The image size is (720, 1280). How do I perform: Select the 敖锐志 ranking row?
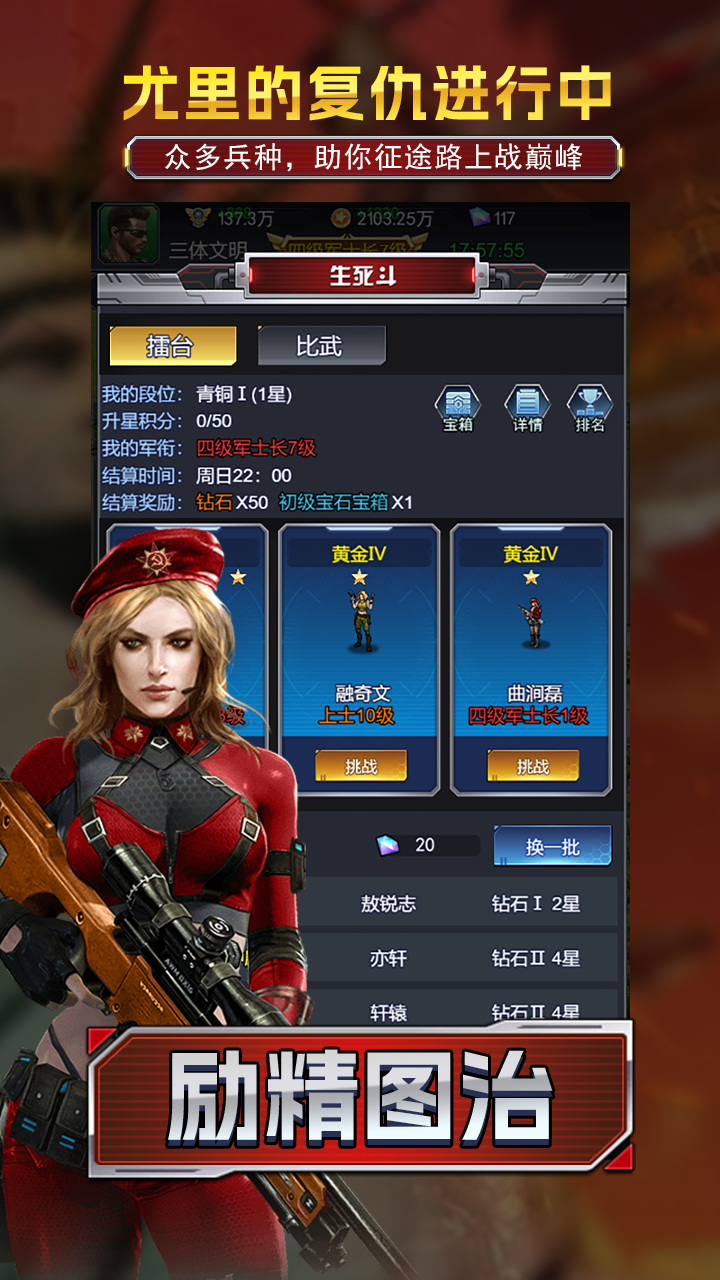point(460,904)
